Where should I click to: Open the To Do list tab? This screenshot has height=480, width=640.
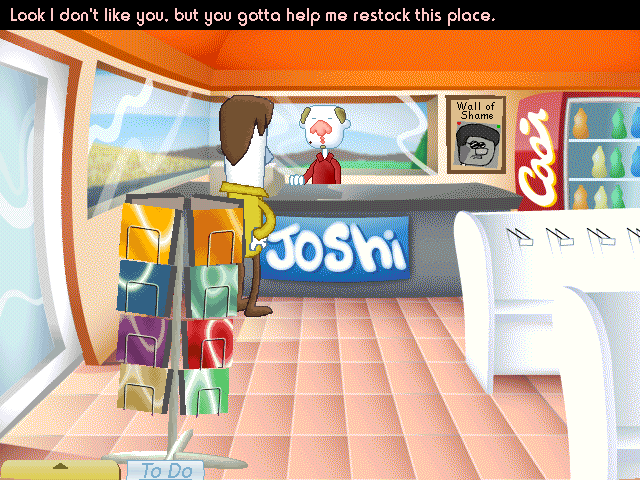(166, 470)
